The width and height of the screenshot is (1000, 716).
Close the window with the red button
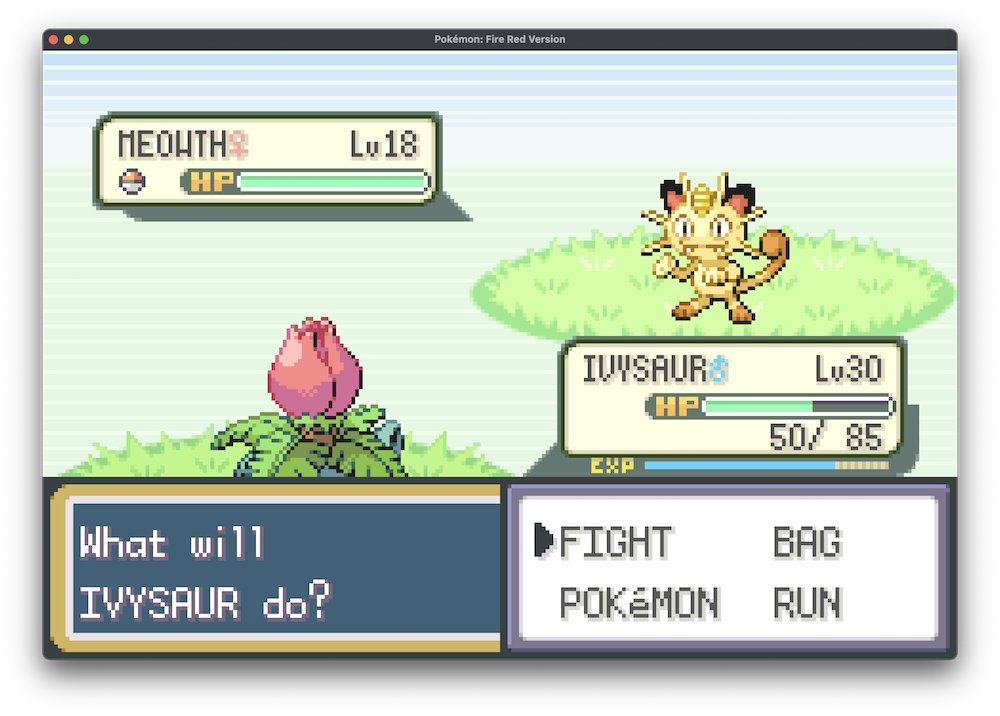(x=53, y=39)
